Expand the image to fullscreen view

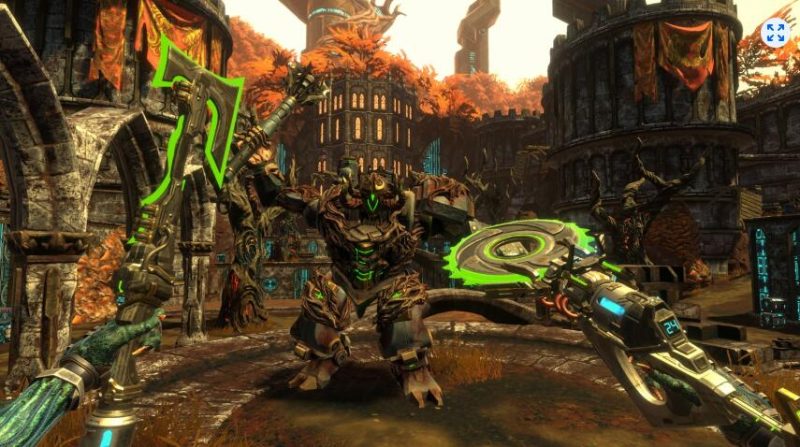click(775, 31)
